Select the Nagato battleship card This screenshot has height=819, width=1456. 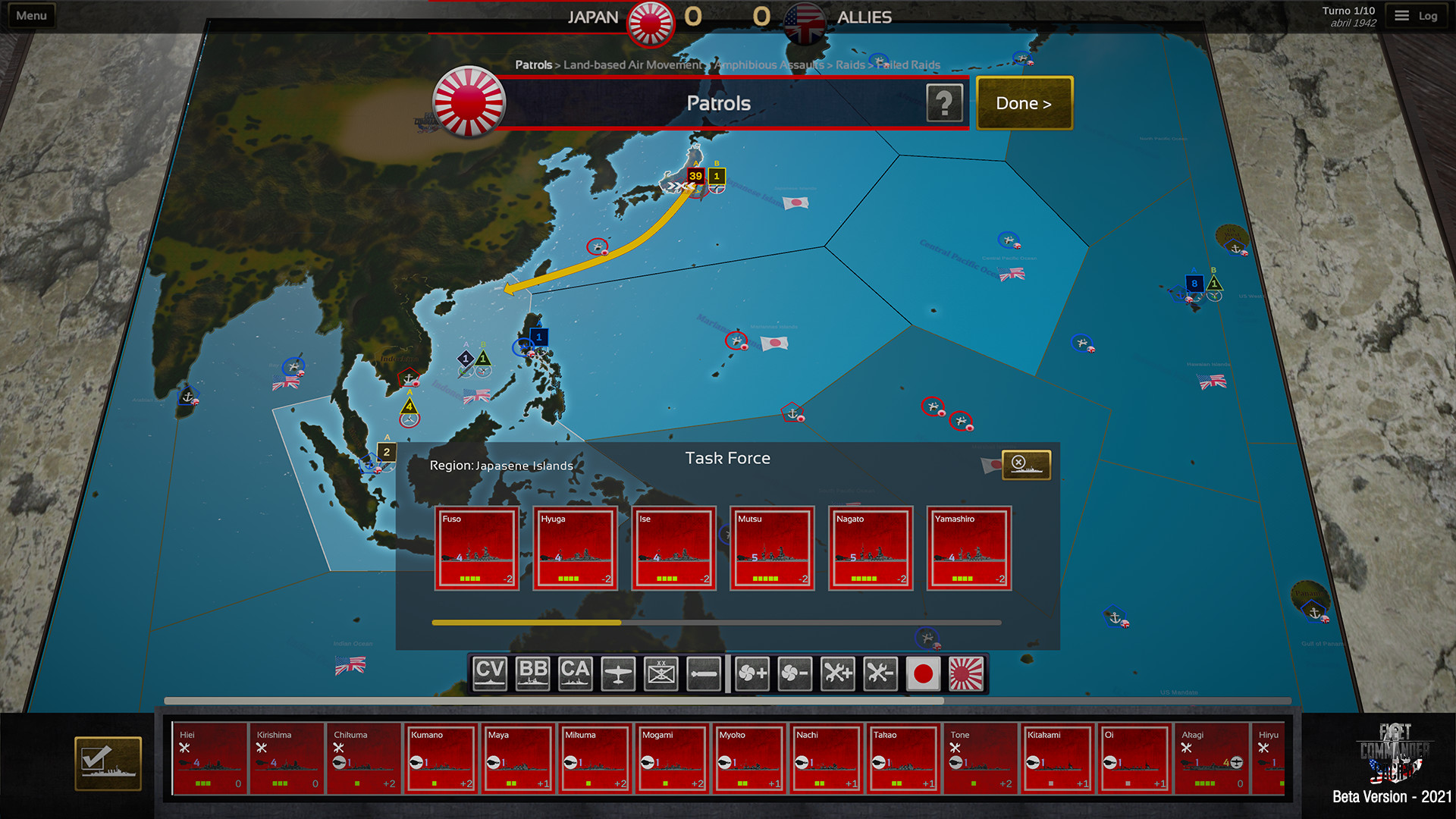871,548
